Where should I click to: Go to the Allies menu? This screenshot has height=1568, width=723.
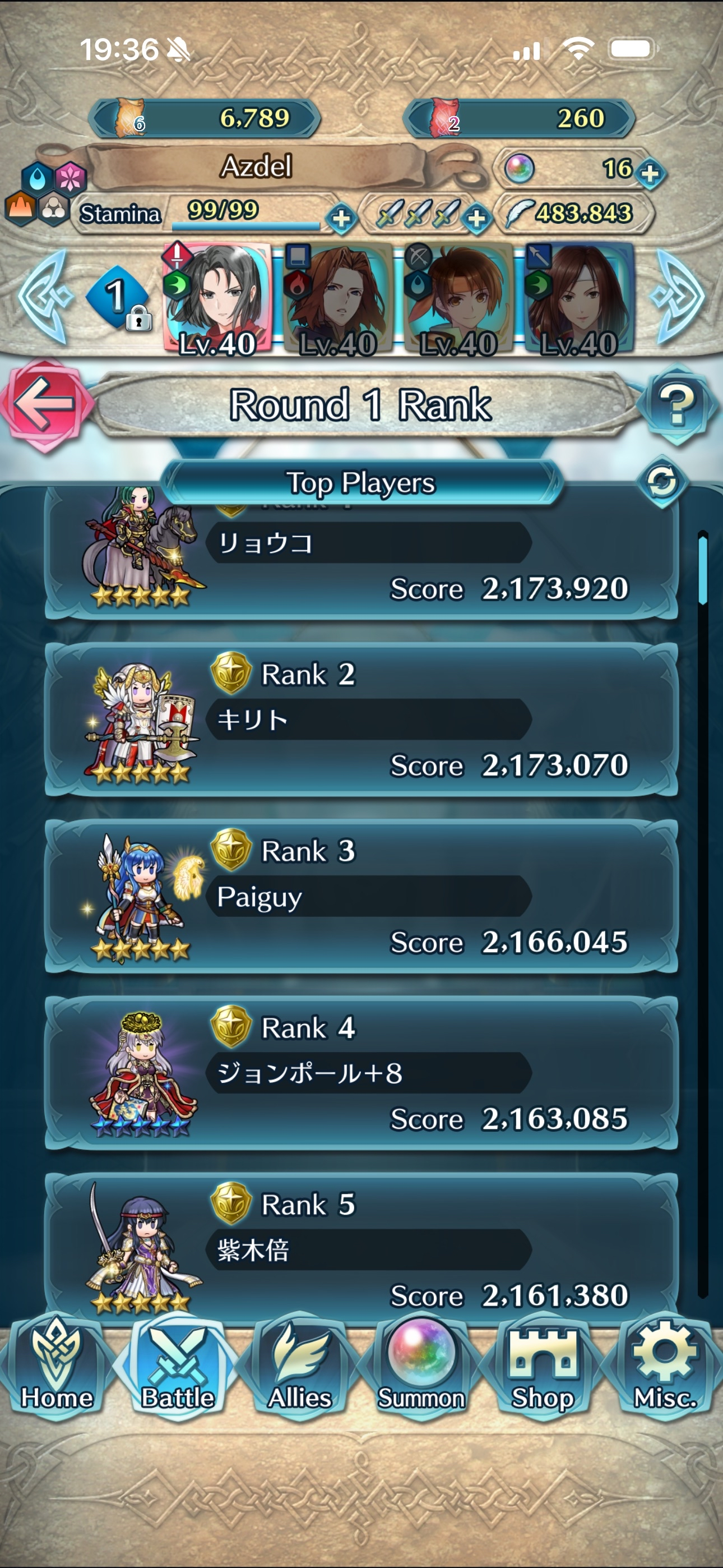(x=299, y=1366)
